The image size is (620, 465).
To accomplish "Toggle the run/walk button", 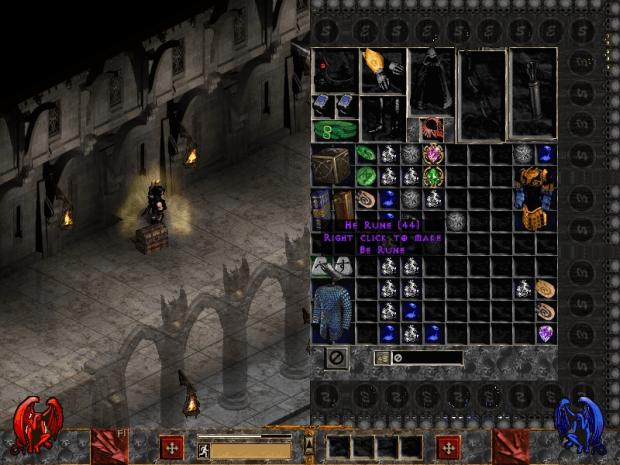I will pyautogui.click(x=204, y=449).
